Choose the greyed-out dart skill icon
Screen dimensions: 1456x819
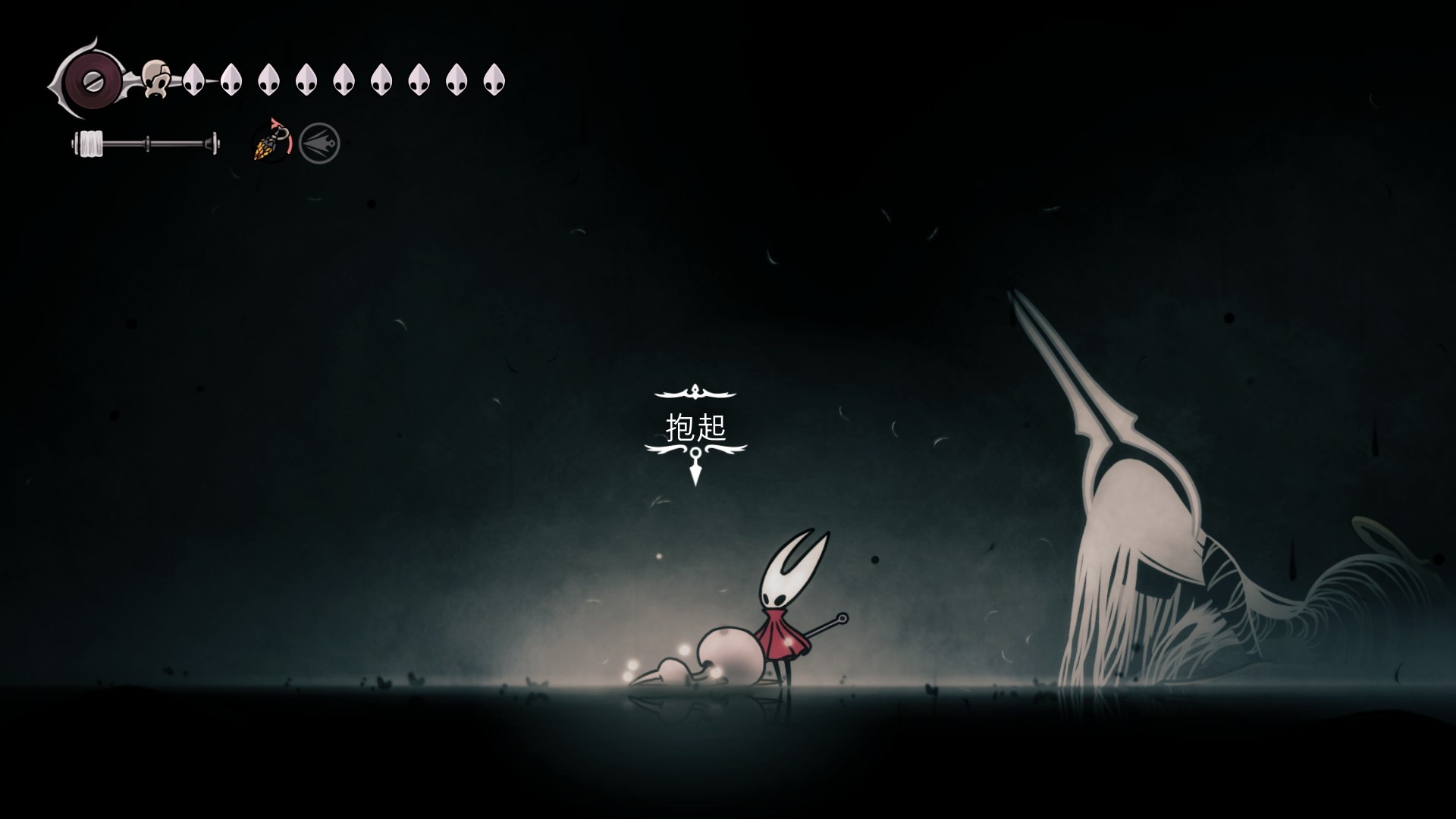tap(319, 143)
